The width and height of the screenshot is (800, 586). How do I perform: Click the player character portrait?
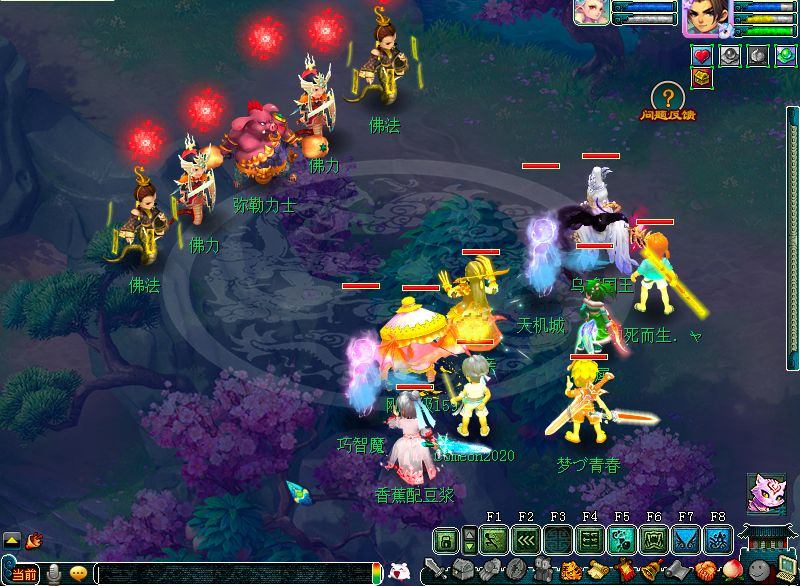point(705,17)
